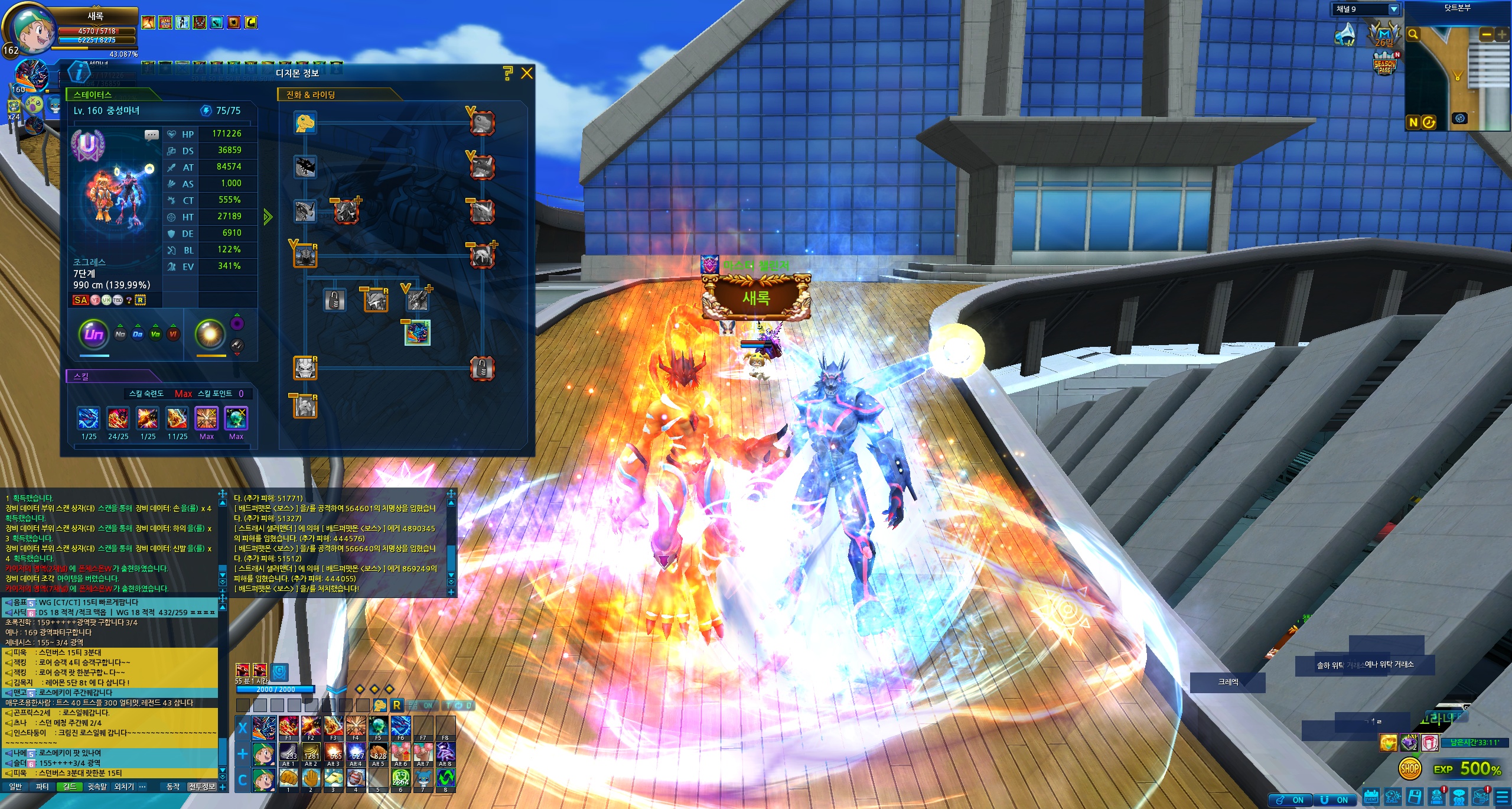Click the minimap's magnifier search button
Screen dimensions: 1512x809
pos(1413,34)
